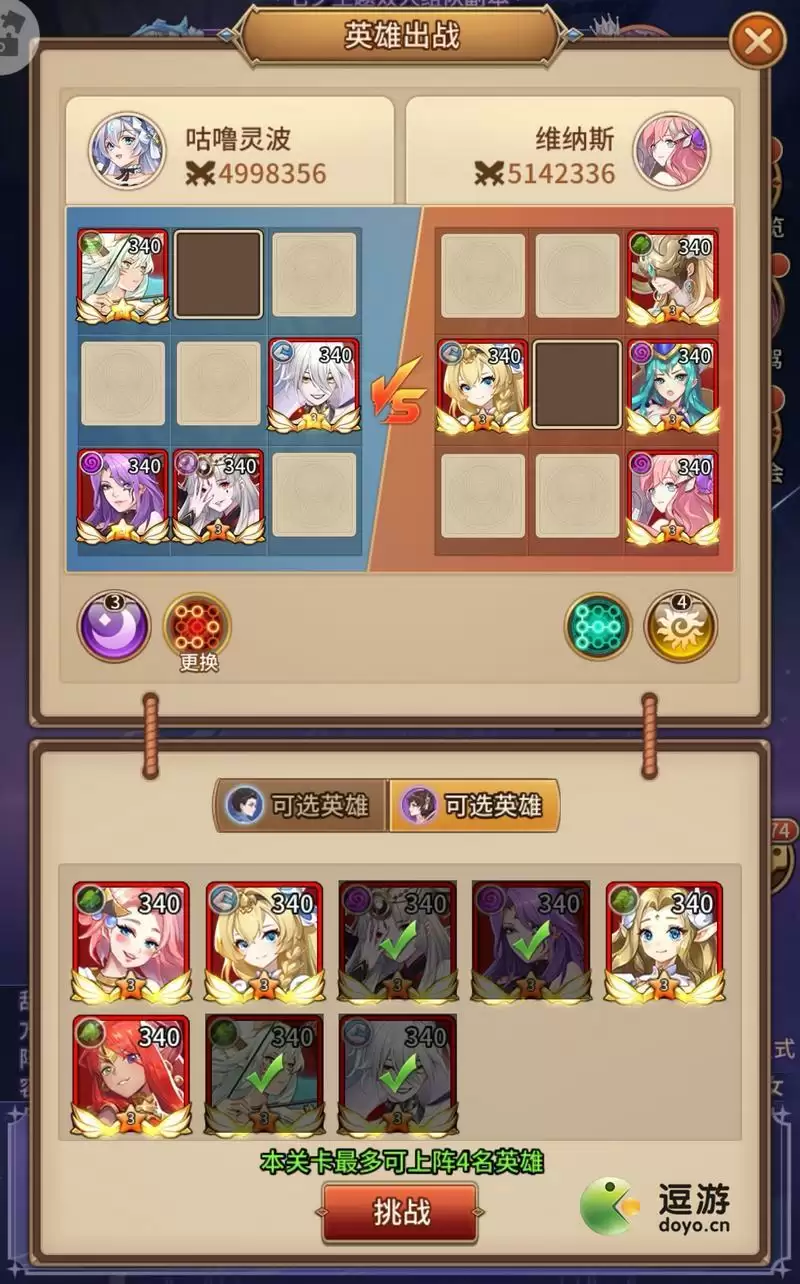Image resolution: width=800 pixels, height=1284 pixels.
Task: Pick the blonde braided hero in roster
Action: [264, 942]
